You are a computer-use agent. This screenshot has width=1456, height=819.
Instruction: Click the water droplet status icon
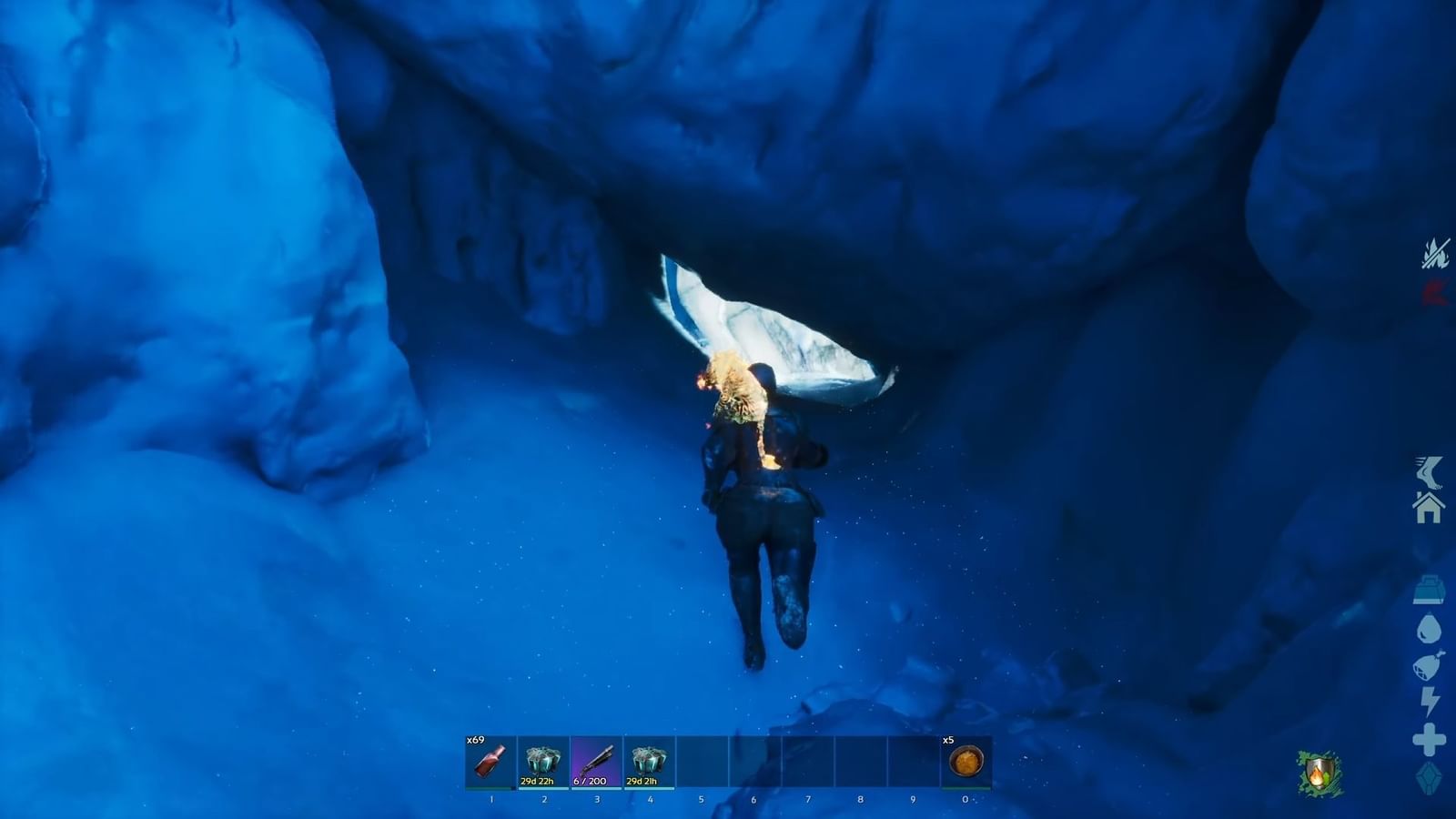click(x=1429, y=629)
